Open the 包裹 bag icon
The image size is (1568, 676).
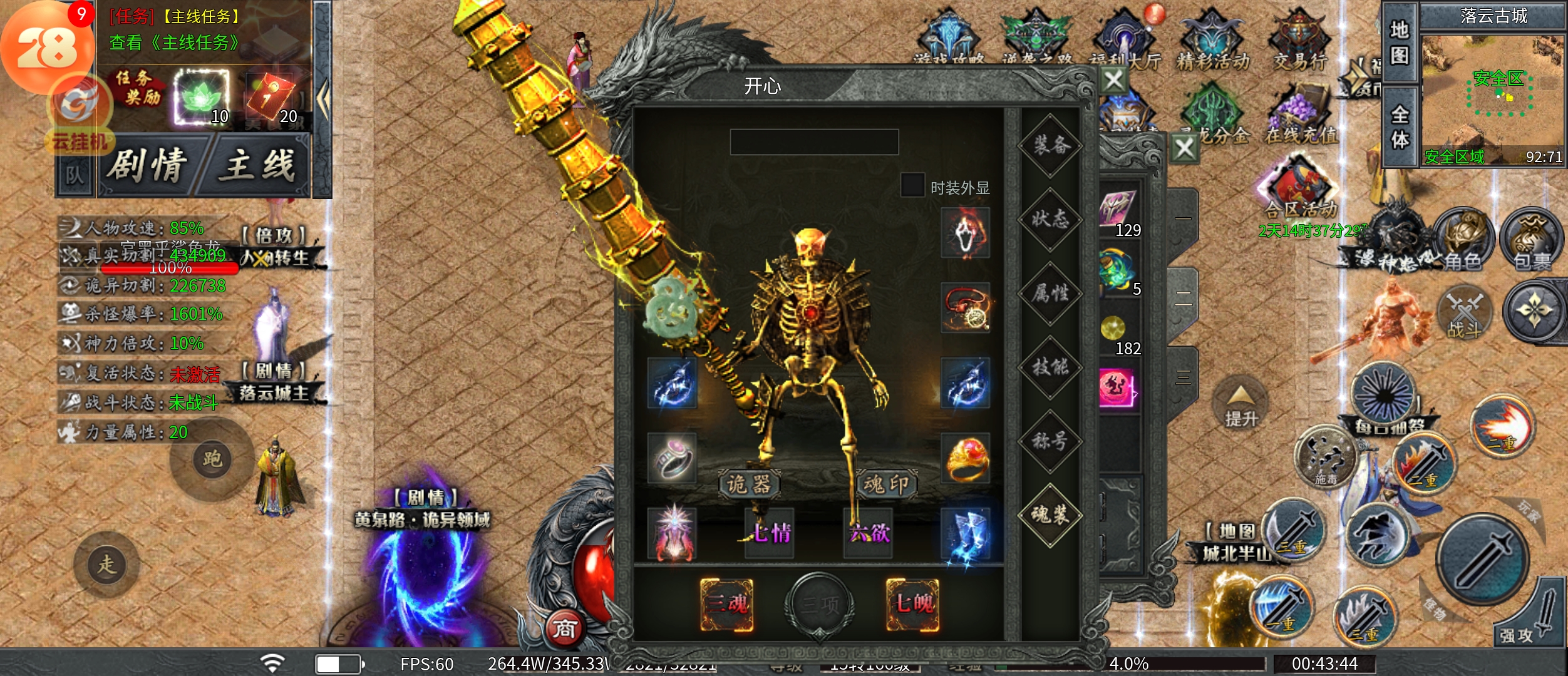[x=1532, y=241]
